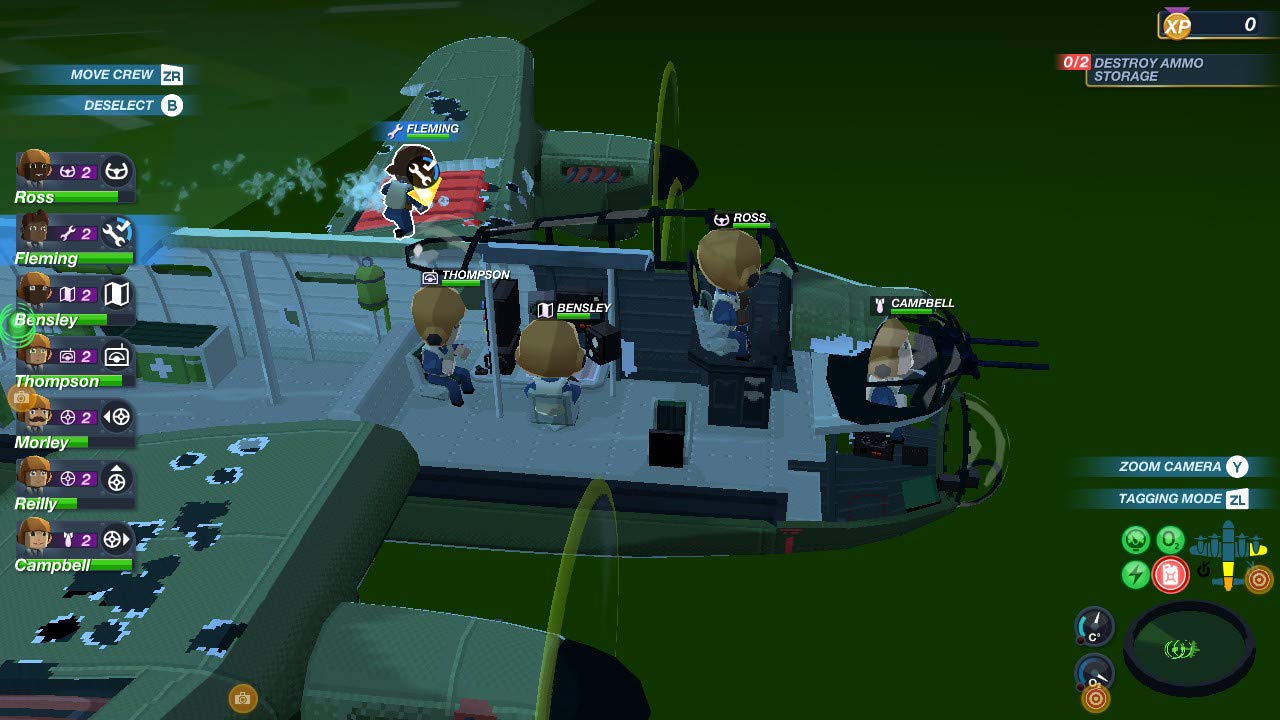Open Bensley's navigator map icon
The width and height of the screenshot is (1280, 720).
coord(117,293)
